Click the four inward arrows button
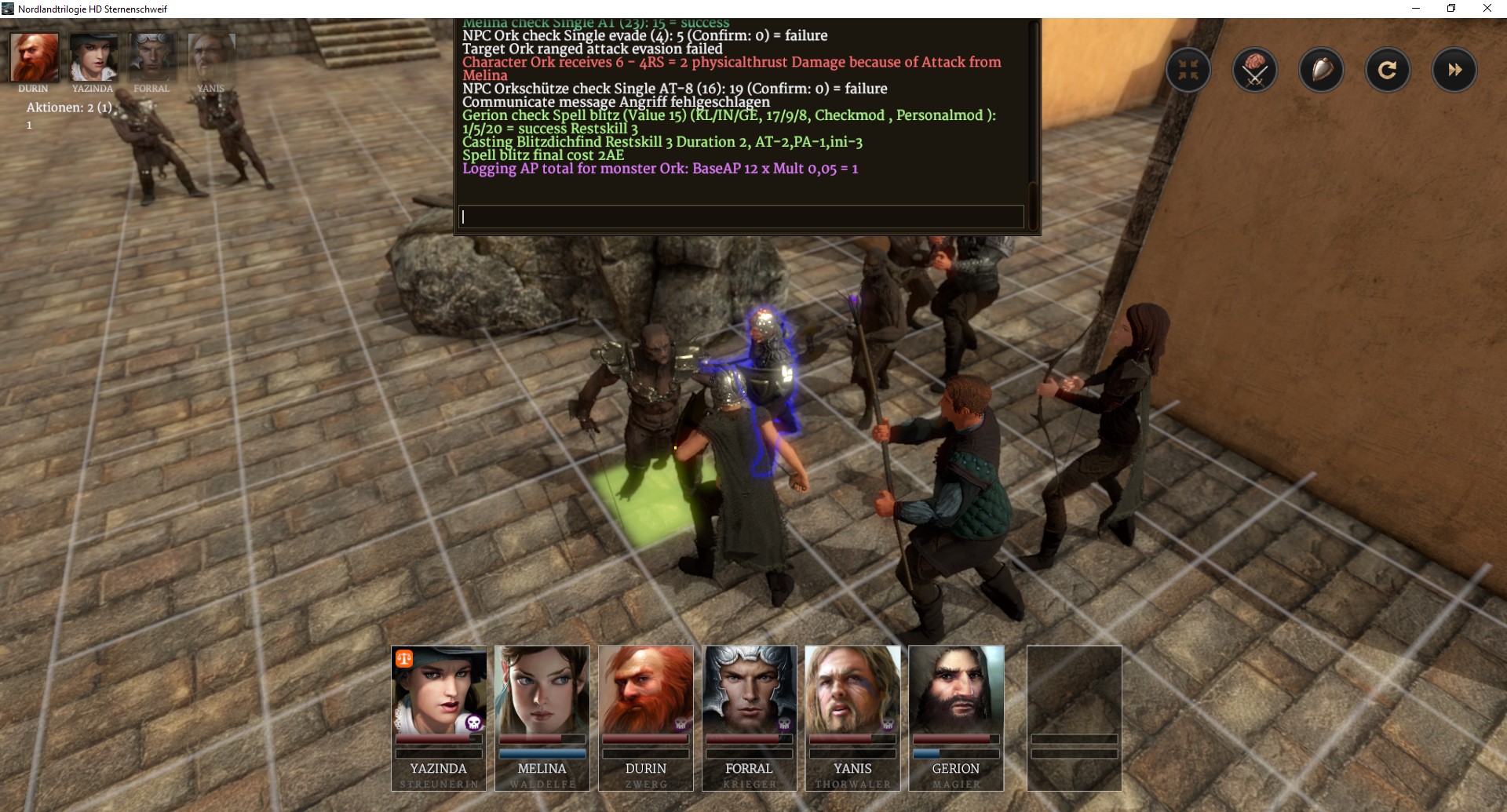1507x812 pixels. pyautogui.click(x=1188, y=71)
